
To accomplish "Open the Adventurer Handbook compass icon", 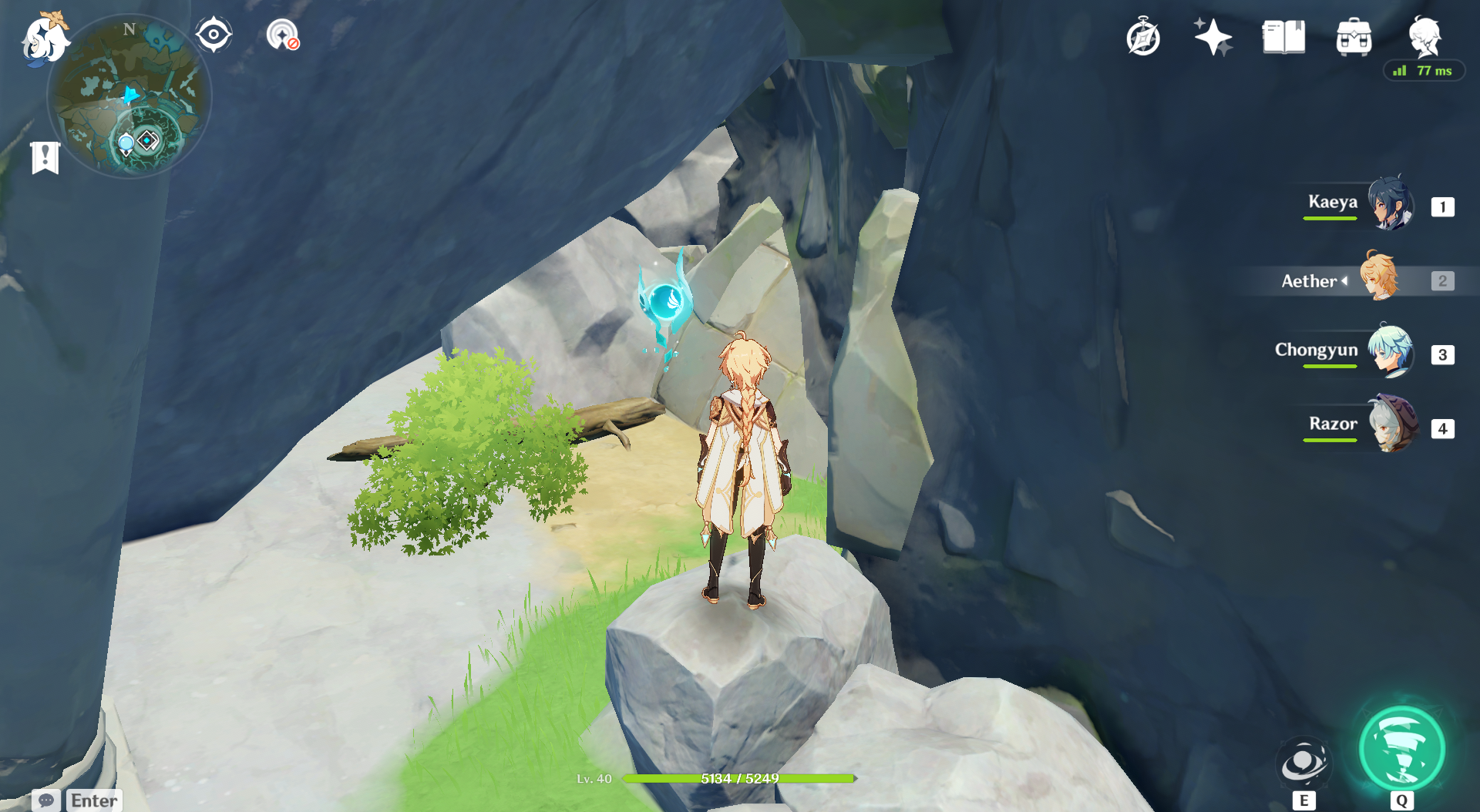I will tap(1142, 38).
